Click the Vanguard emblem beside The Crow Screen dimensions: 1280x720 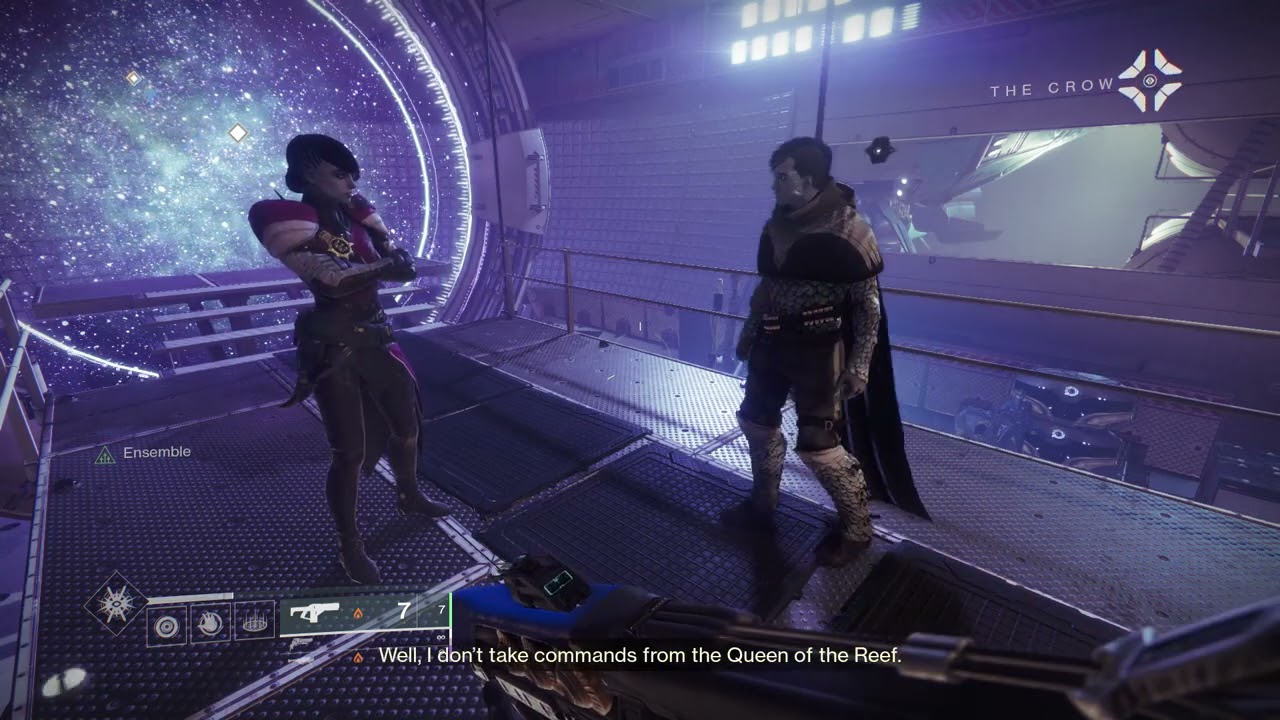coord(1150,80)
